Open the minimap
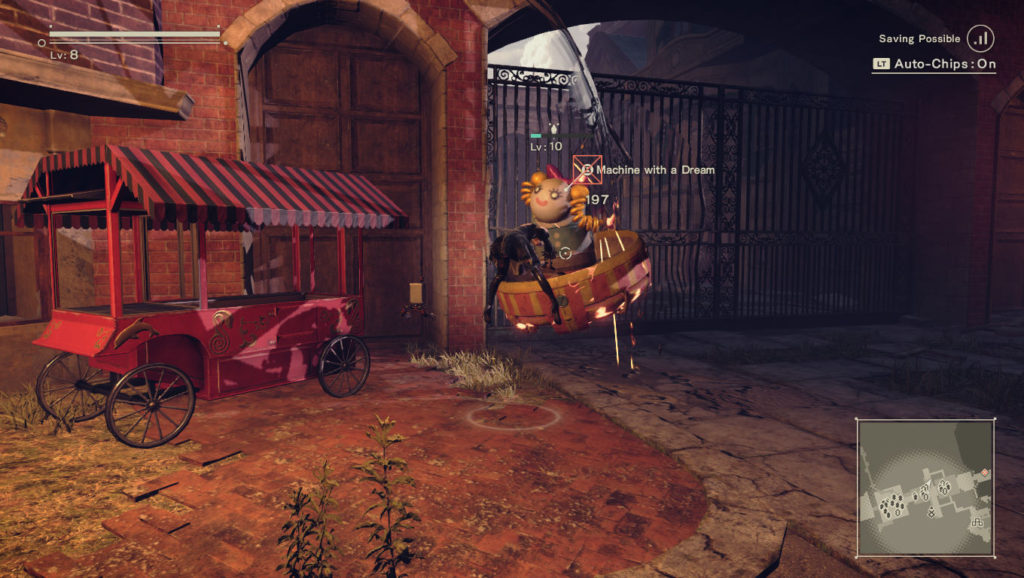 [x=925, y=487]
